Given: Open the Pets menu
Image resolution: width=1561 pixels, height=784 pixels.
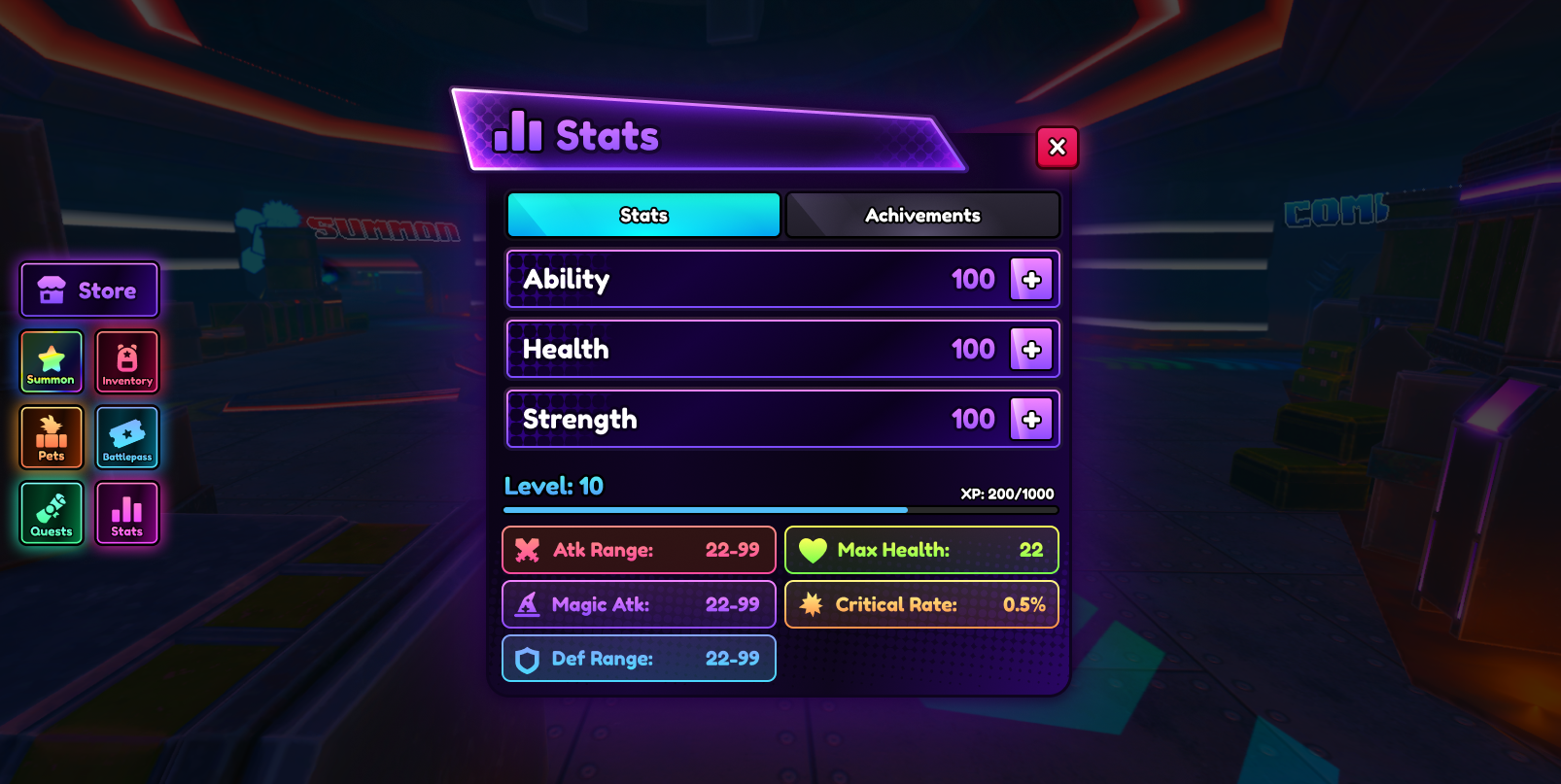Looking at the screenshot, I should pyautogui.click(x=52, y=438).
